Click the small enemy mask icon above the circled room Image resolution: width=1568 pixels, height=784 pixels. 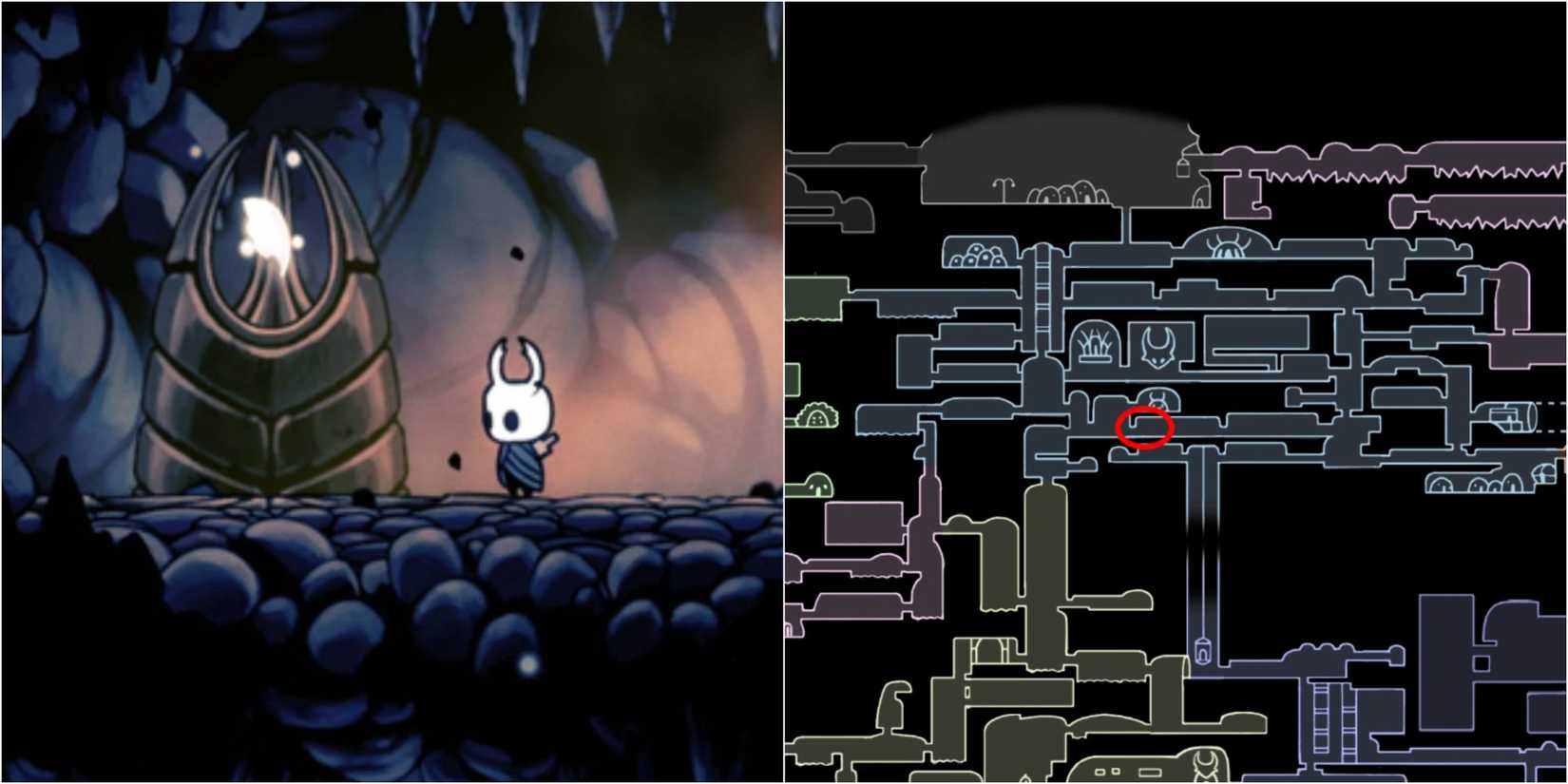point(1157,397)
